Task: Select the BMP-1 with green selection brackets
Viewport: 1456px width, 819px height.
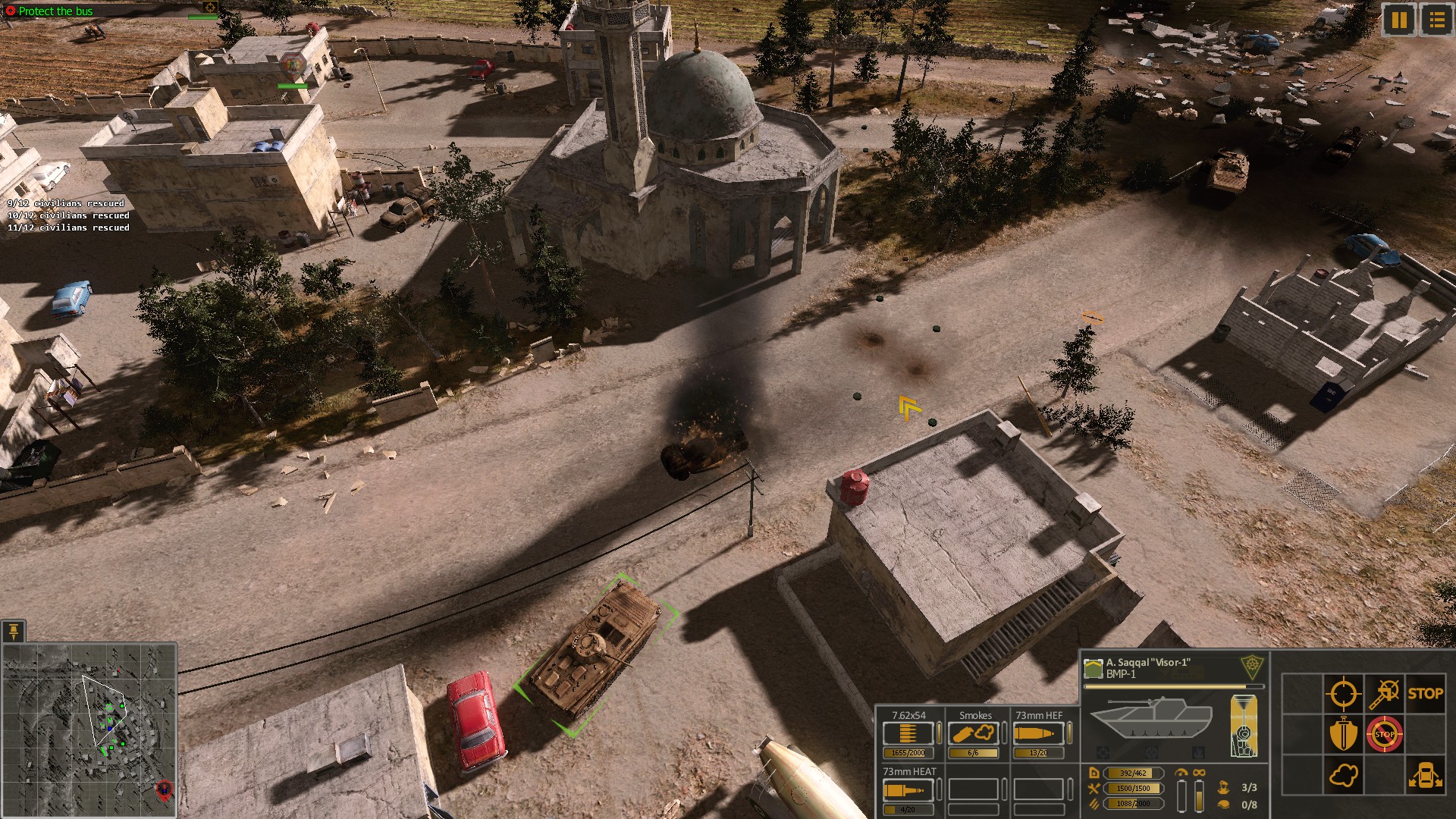Action: click(x=595, y=654)
